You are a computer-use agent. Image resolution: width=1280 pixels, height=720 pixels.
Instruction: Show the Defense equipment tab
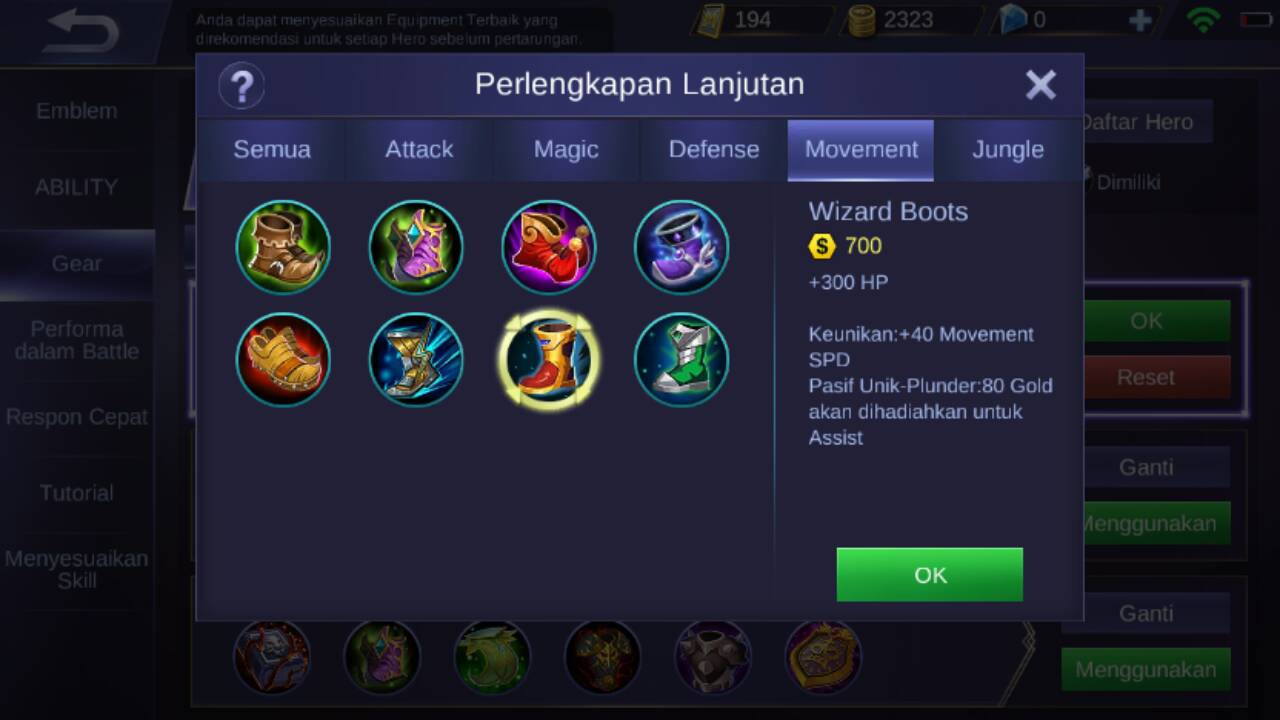[x=713, y=150]
